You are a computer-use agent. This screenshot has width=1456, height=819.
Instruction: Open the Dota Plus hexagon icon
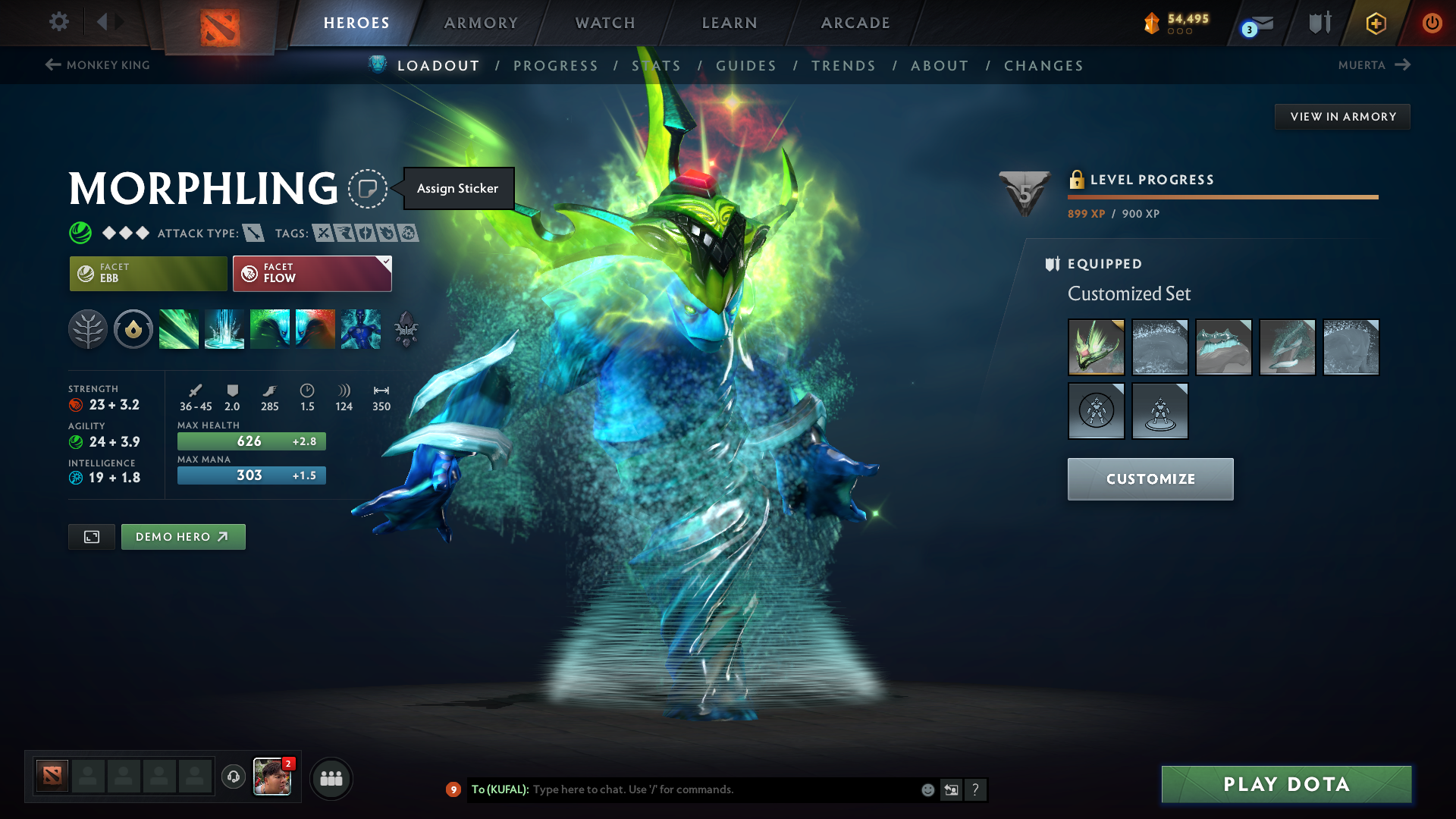pyautogui.click(x=1376, y=23)
